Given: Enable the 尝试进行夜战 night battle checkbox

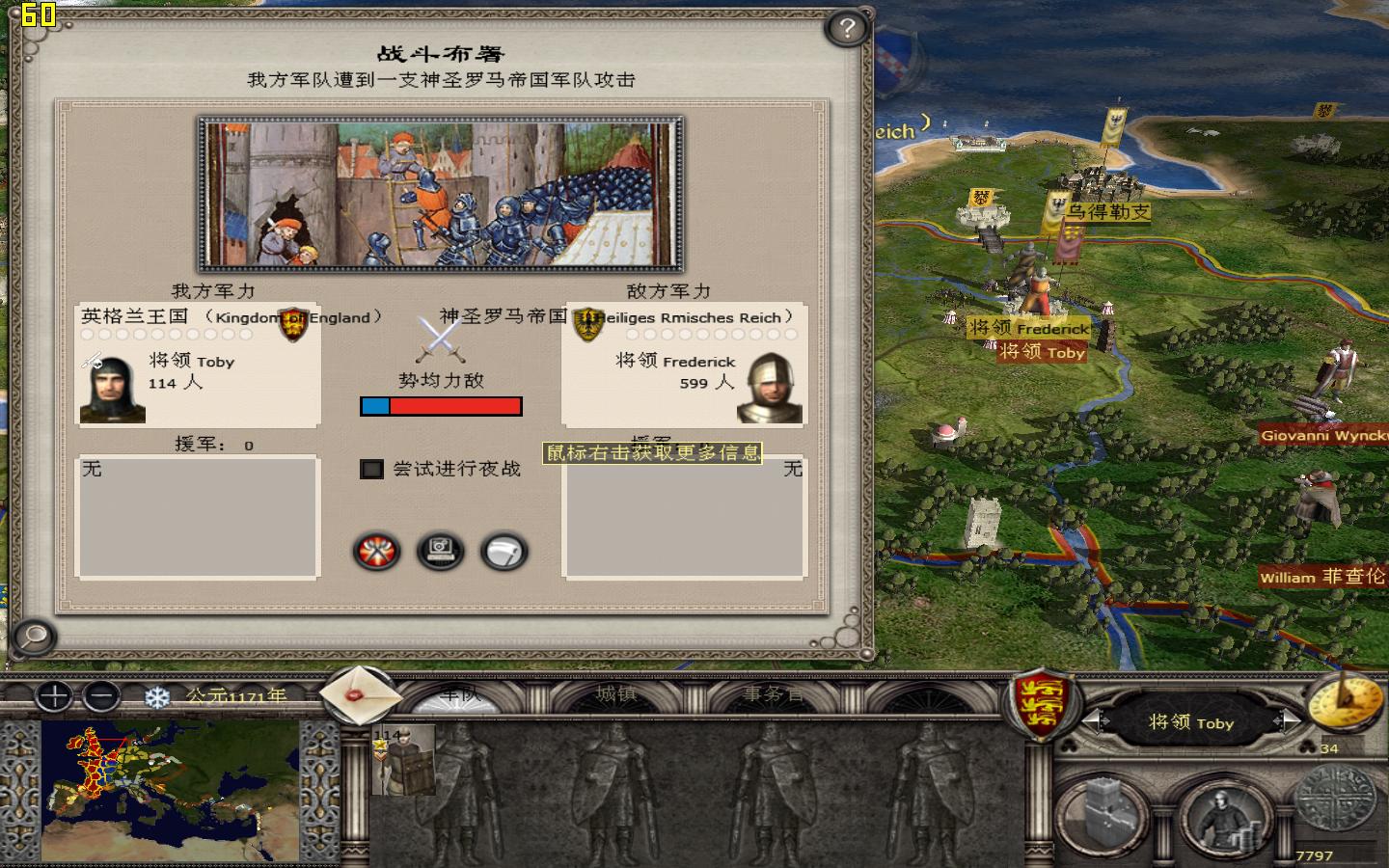Looking at the screenshot, I should [x=370, y=470].
